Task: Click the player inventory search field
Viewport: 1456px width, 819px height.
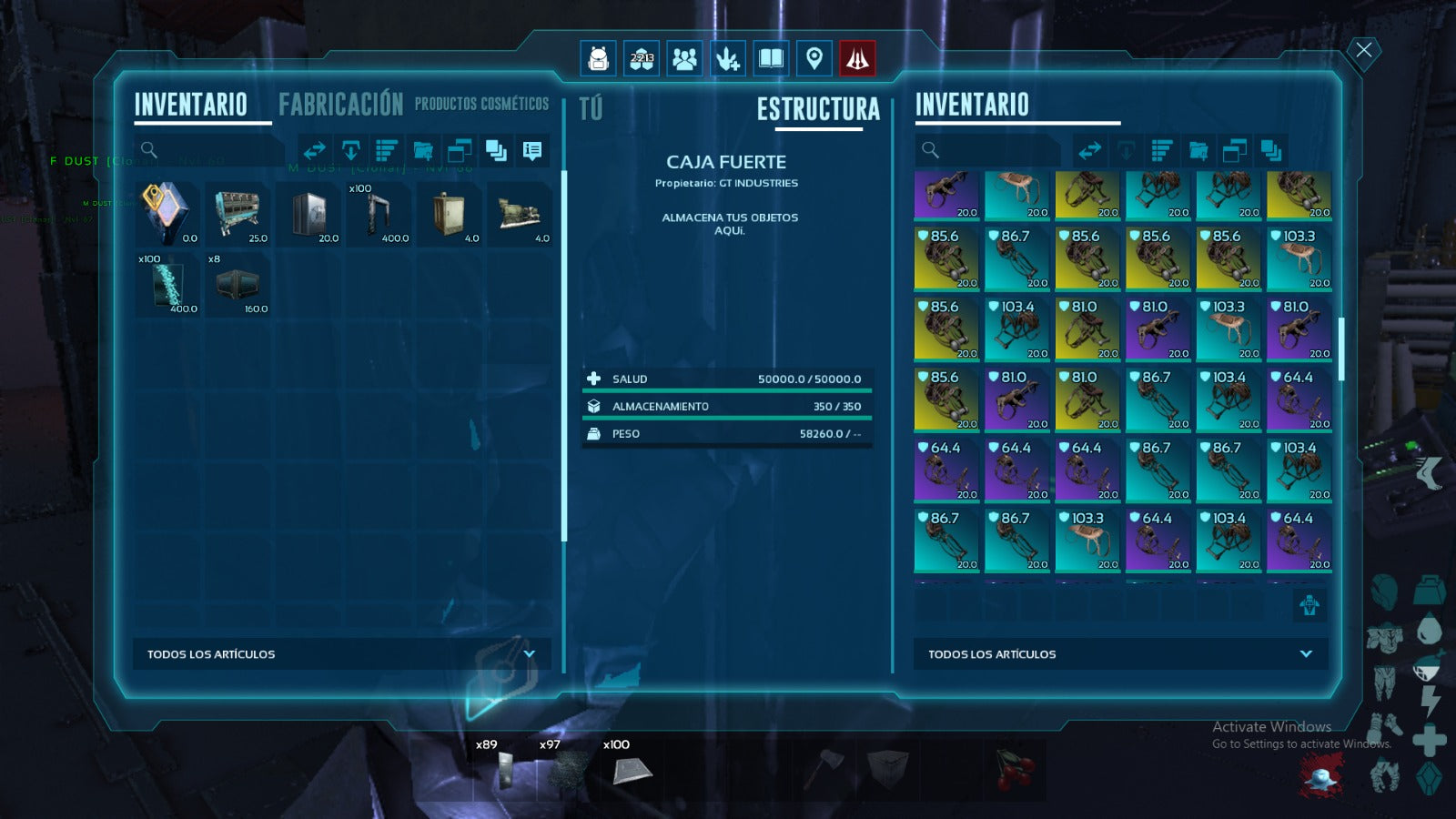Action: coord(214,150)
